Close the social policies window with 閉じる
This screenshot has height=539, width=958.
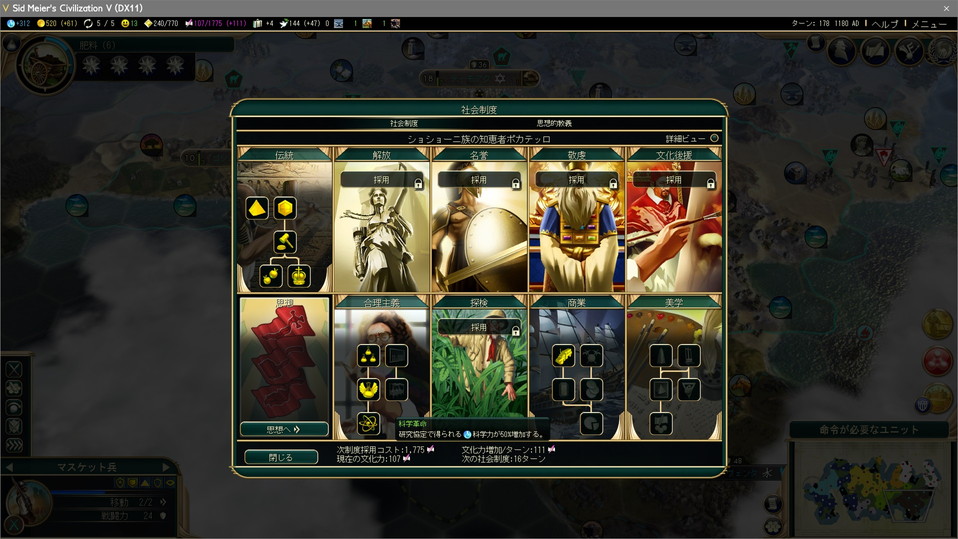pyautogui.click(x=281, y=457)
